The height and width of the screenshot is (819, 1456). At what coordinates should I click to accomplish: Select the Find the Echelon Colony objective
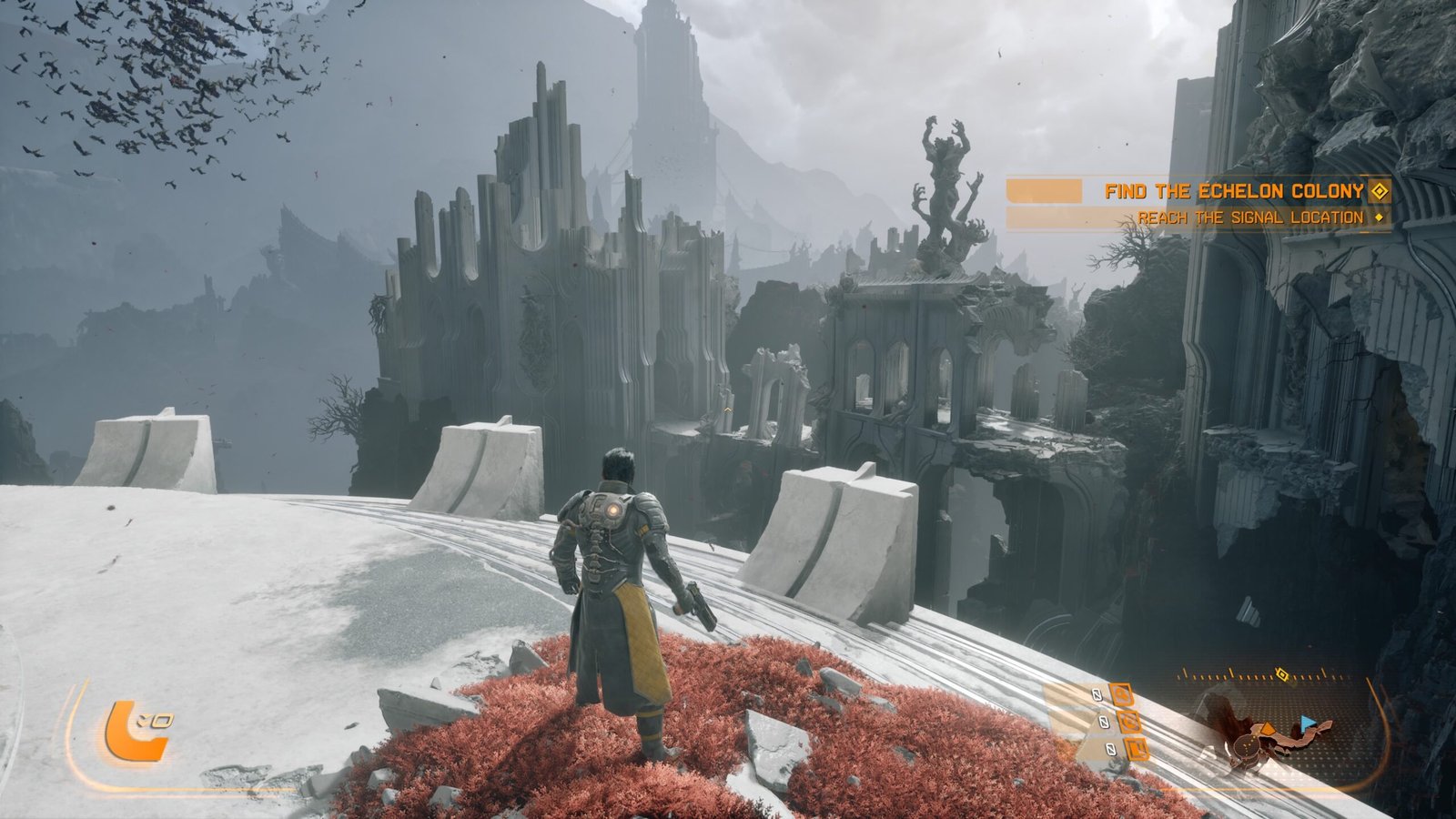[1233, 191]
